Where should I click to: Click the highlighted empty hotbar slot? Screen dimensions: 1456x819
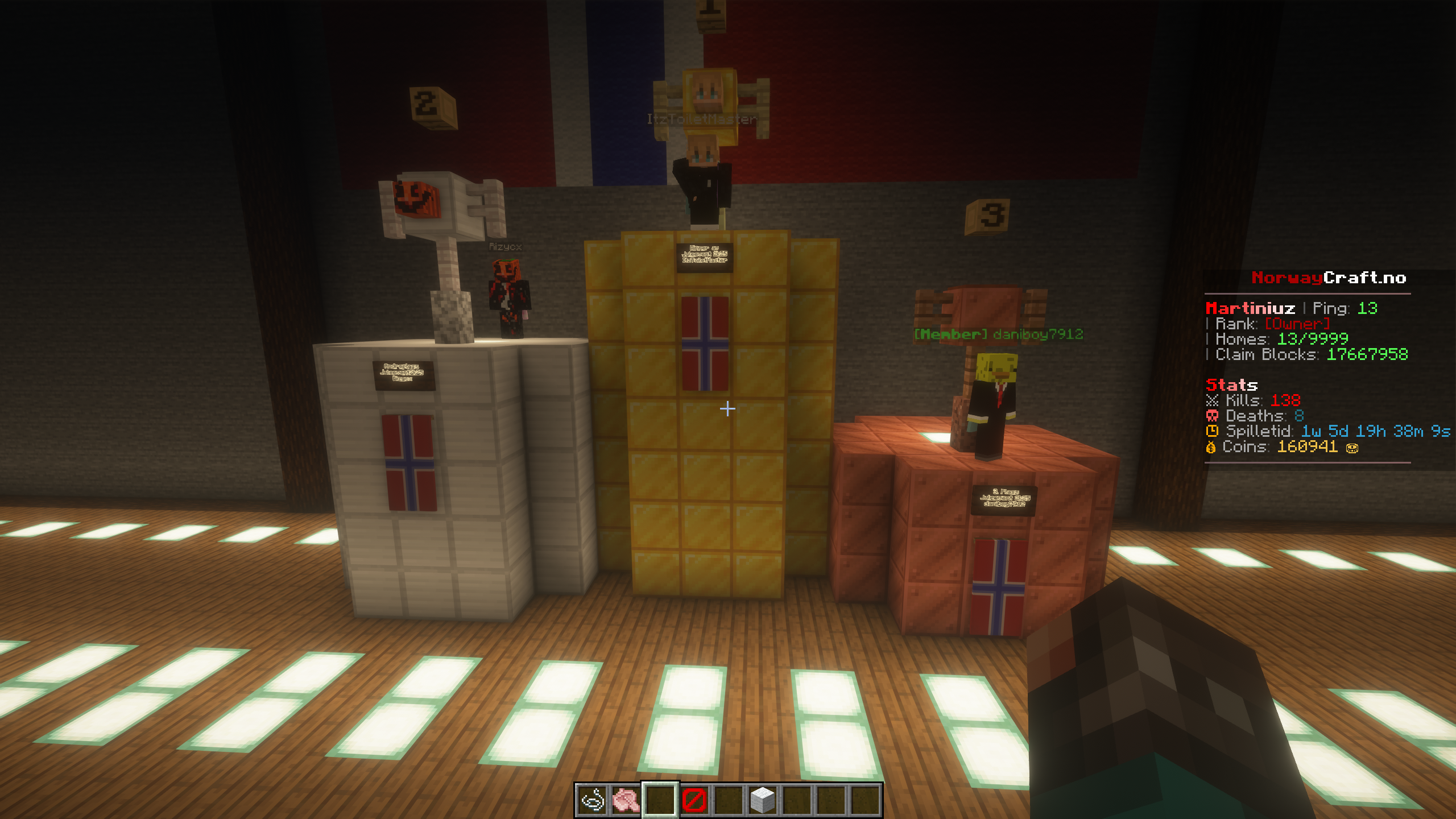pos(660,800)
